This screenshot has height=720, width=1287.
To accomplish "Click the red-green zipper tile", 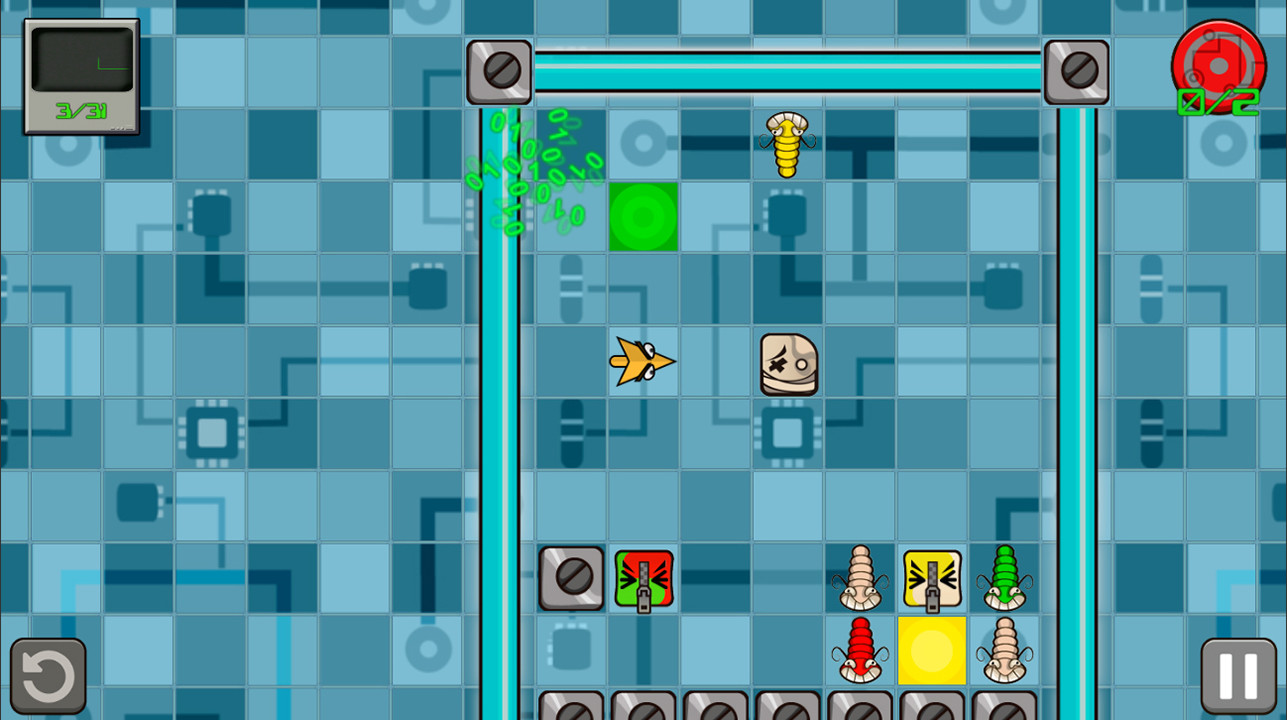I will (x=643, y=578).
